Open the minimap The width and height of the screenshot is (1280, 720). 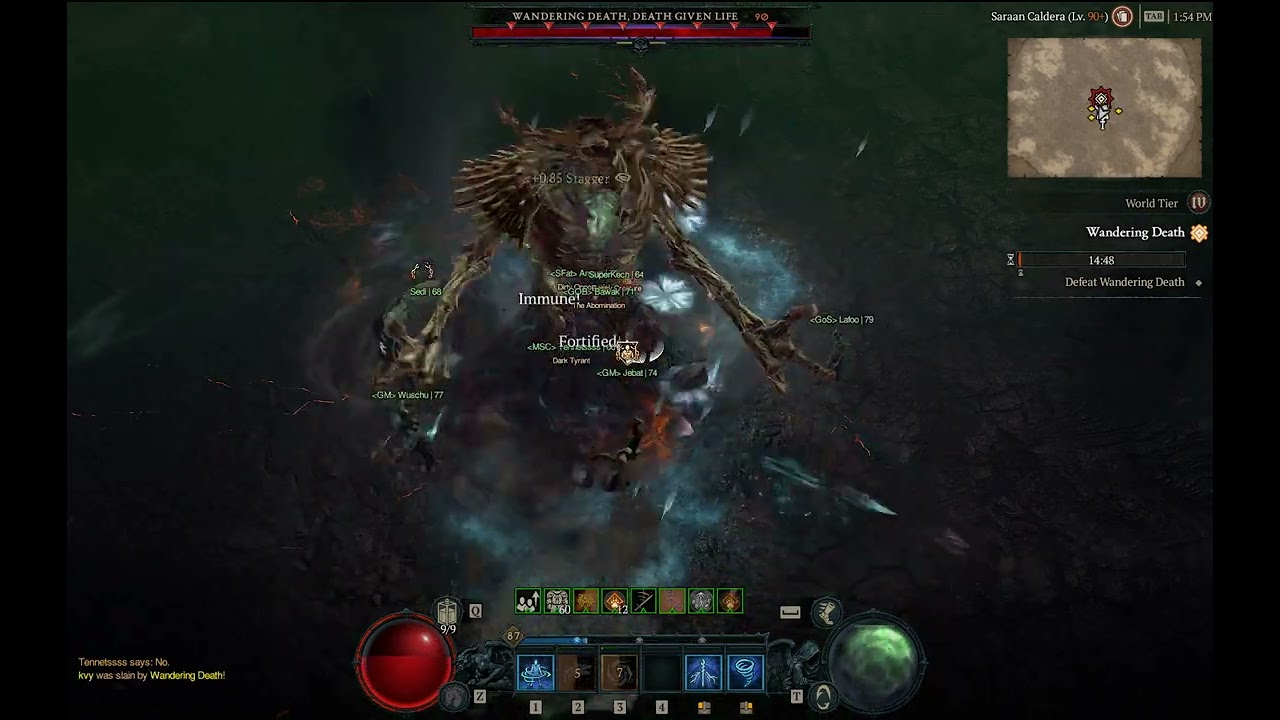pyautogui.click(x=1104, y=108)
